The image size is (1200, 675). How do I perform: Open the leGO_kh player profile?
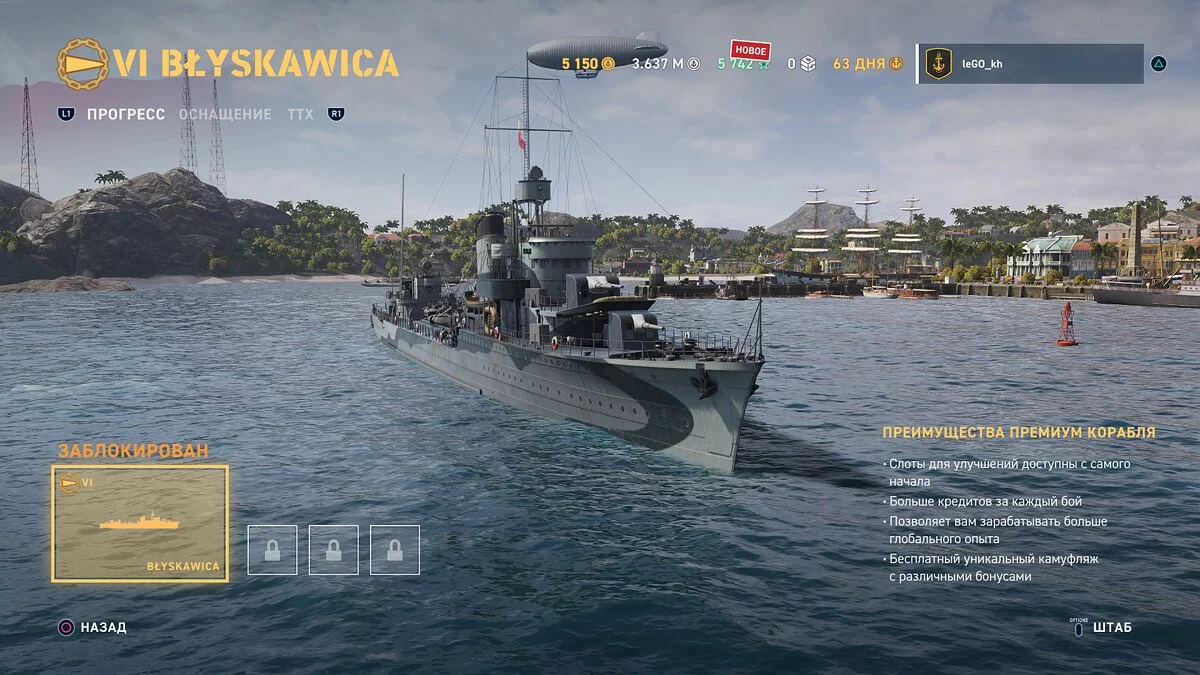pos(1030,63)
